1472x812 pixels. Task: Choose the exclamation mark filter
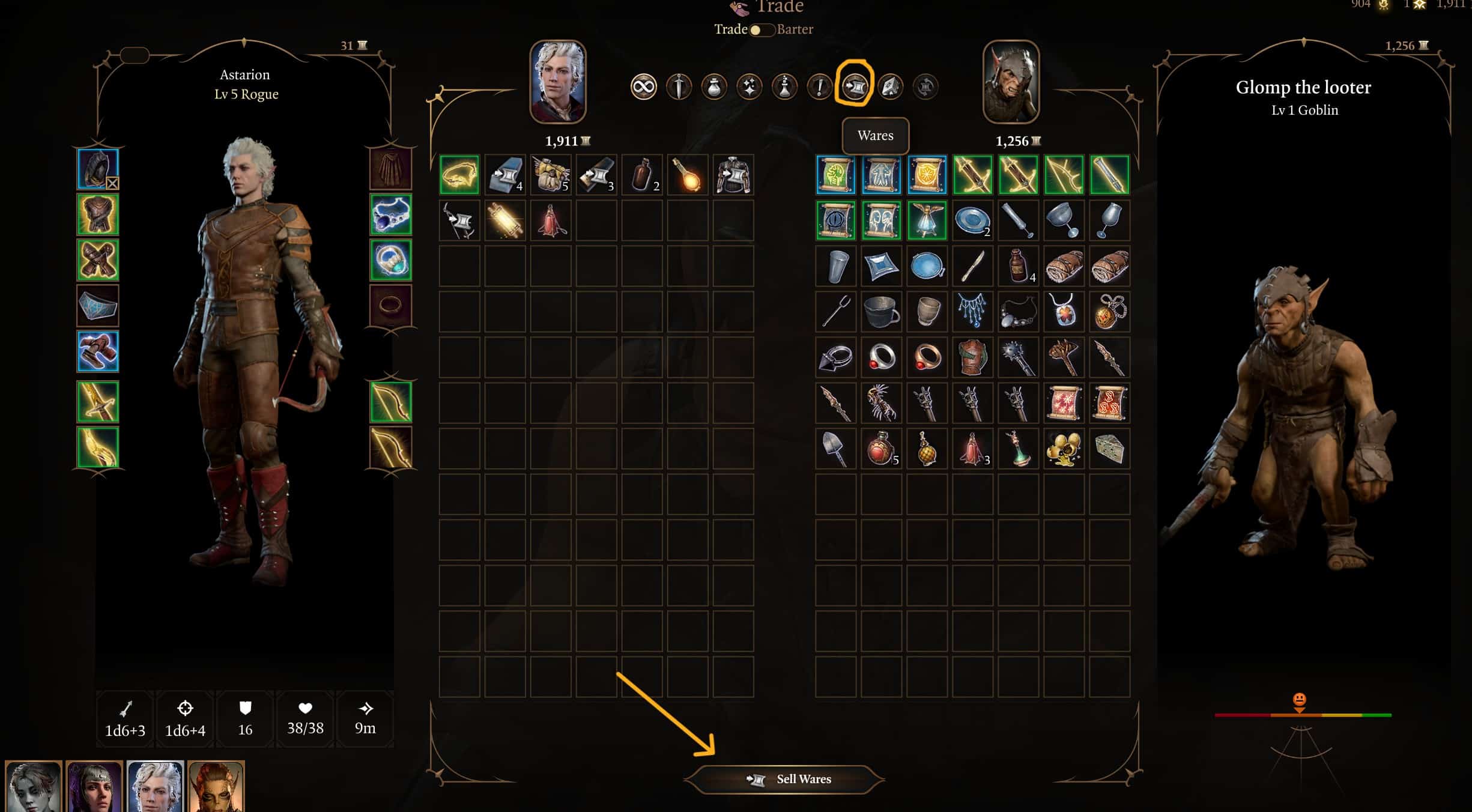click(820, 88)
